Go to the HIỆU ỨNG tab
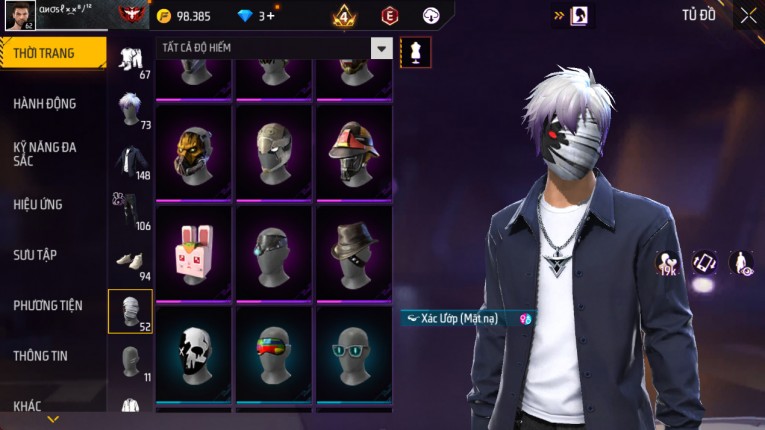Screen dimensions: 765x430 pyautogui.click(x=38, y=205)
